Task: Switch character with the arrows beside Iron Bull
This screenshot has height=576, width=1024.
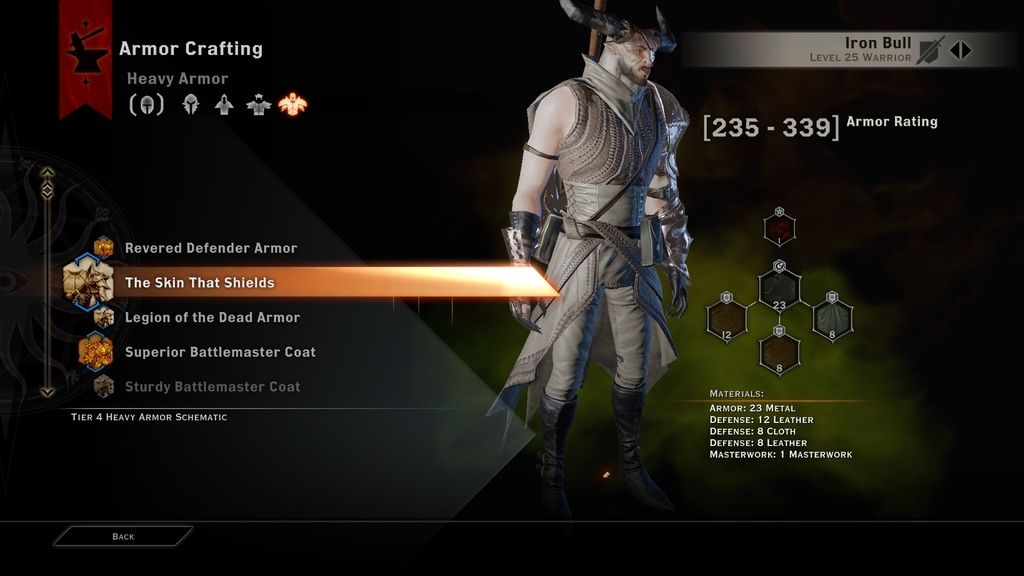Action: coord(960,50)
